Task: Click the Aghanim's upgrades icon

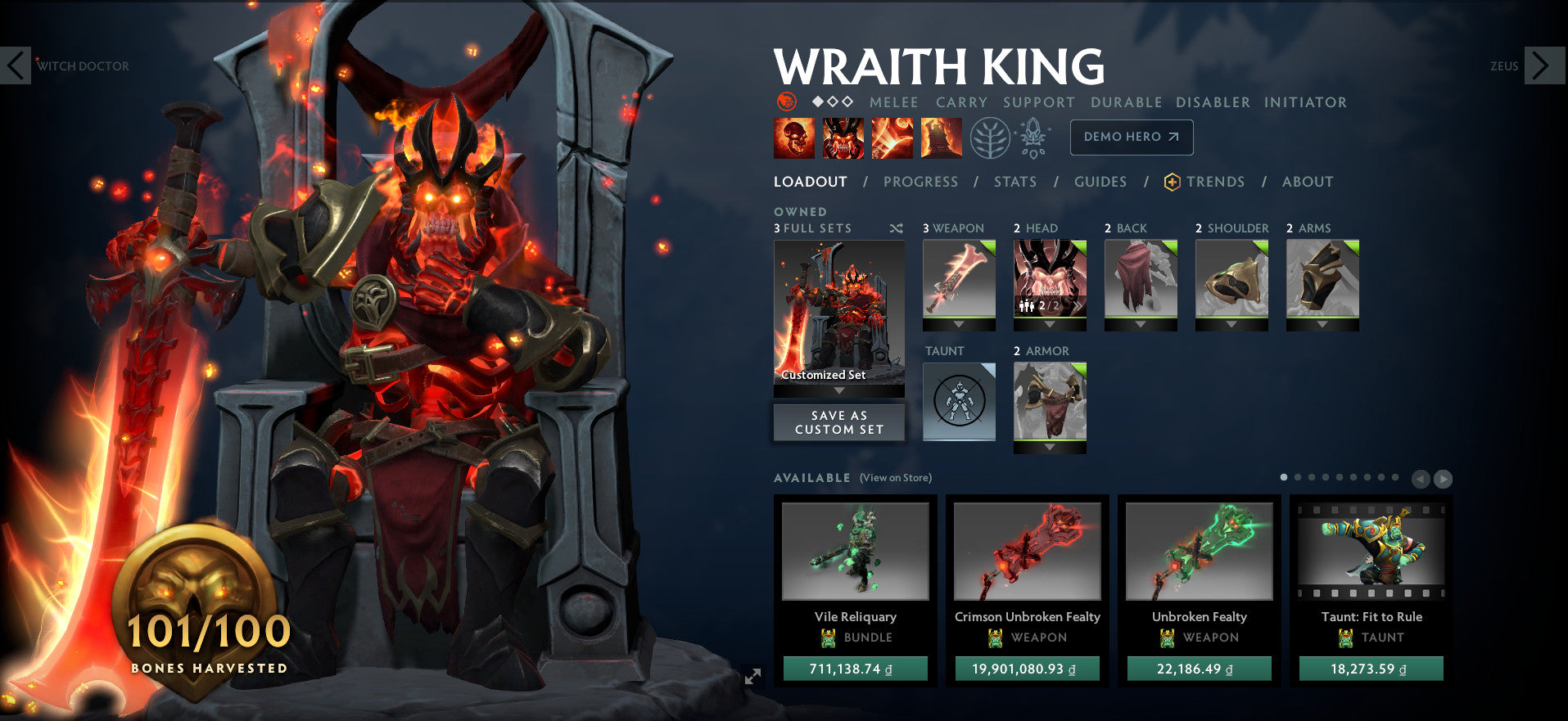Action: [1033, 136]
